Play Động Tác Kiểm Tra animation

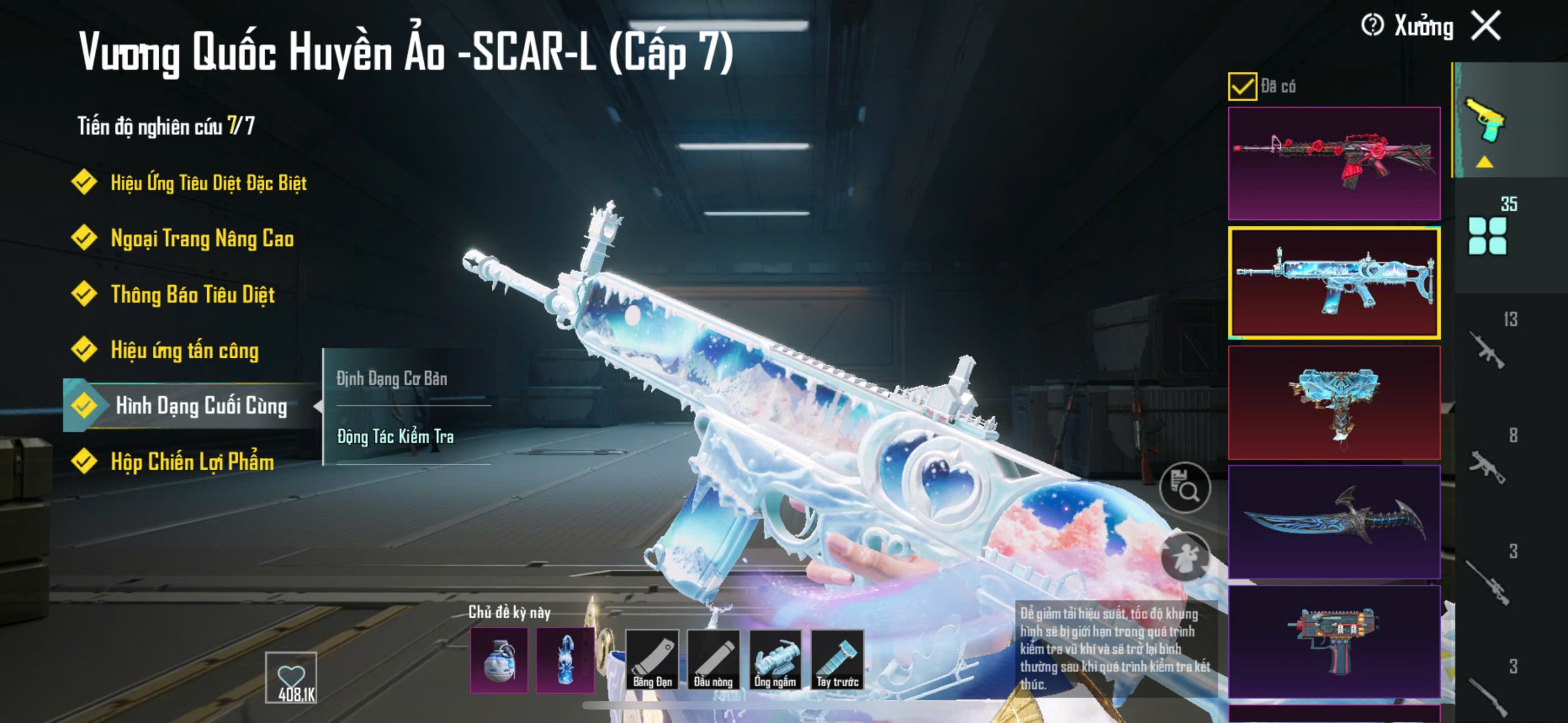pos(396,436)
